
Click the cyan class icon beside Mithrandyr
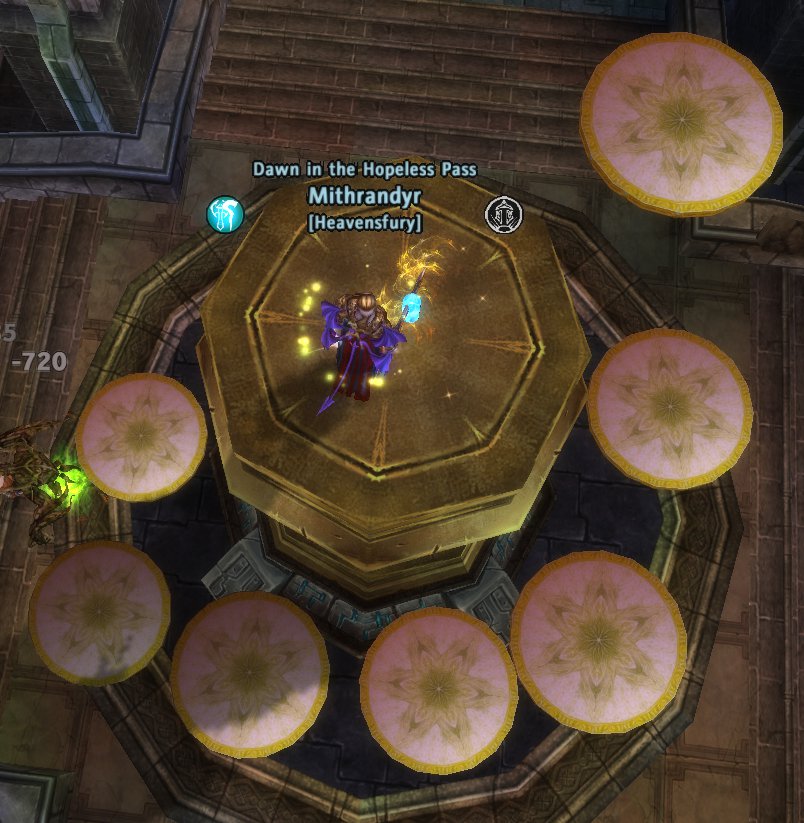(x=225, y=214)
